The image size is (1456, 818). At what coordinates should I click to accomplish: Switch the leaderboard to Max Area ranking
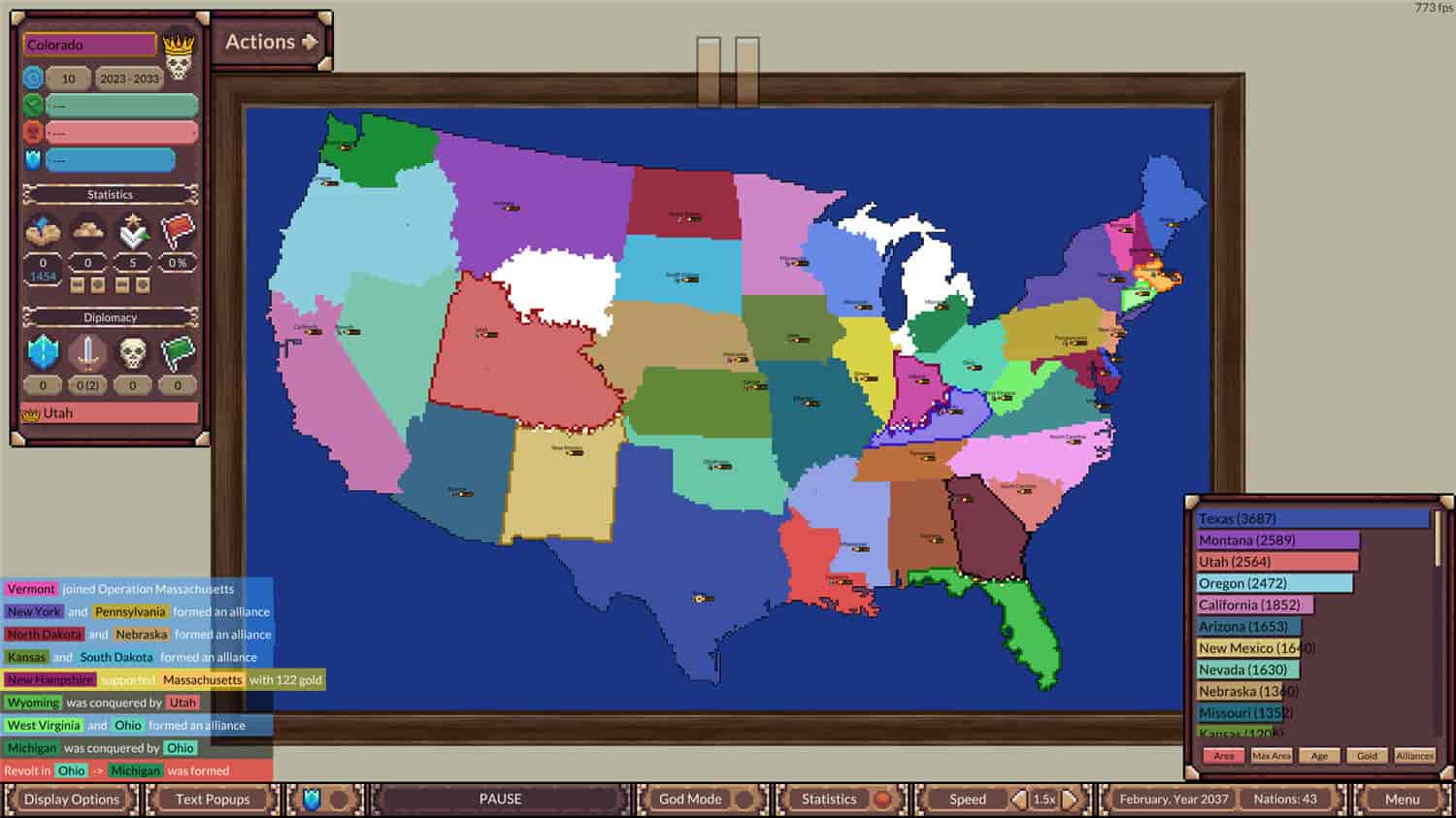coord(1271,756)
